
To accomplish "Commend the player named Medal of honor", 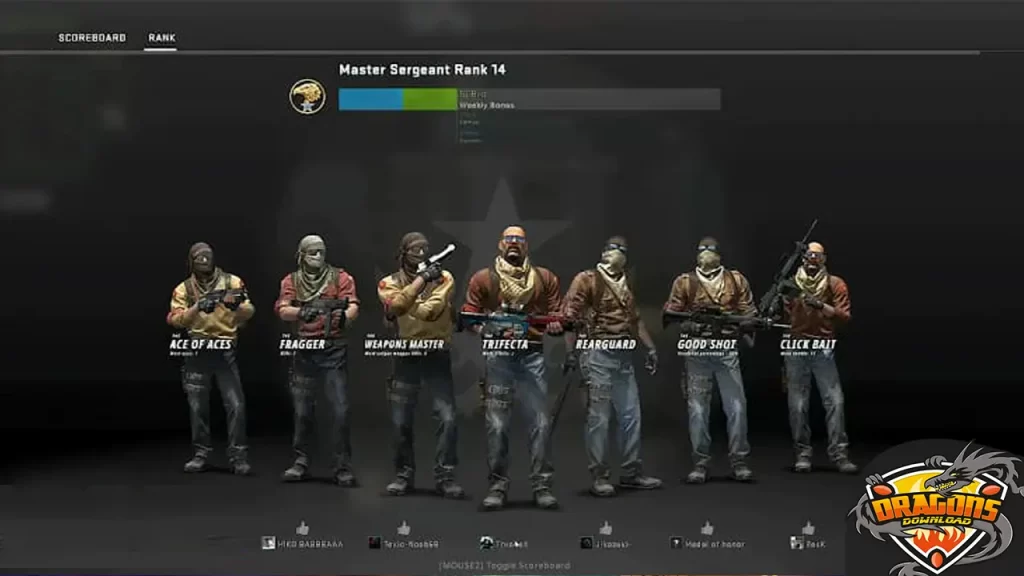I will [707, 527].
